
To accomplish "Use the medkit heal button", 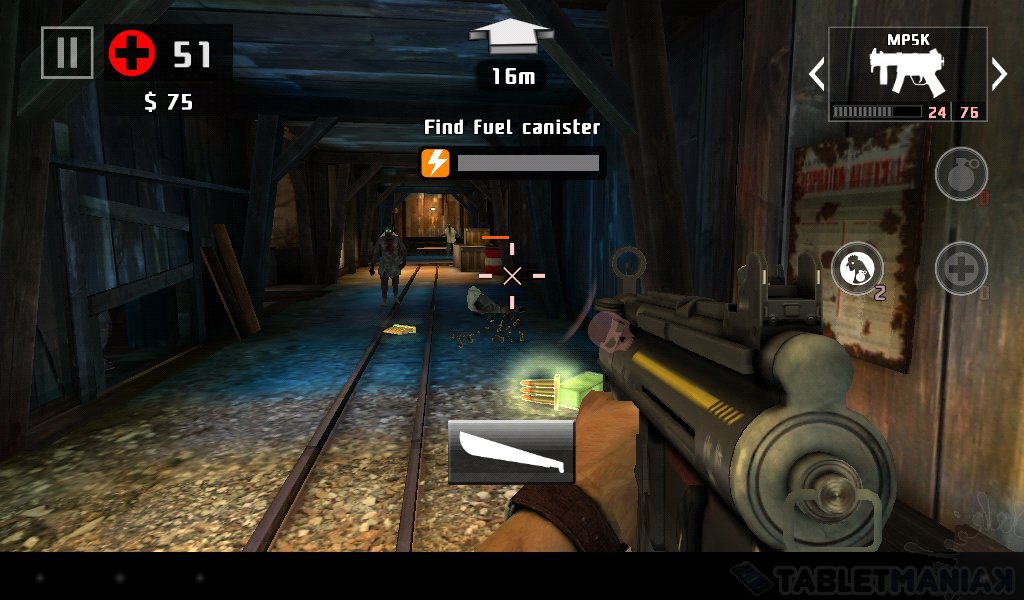I will pyautogui.click(x=961, y=269).
